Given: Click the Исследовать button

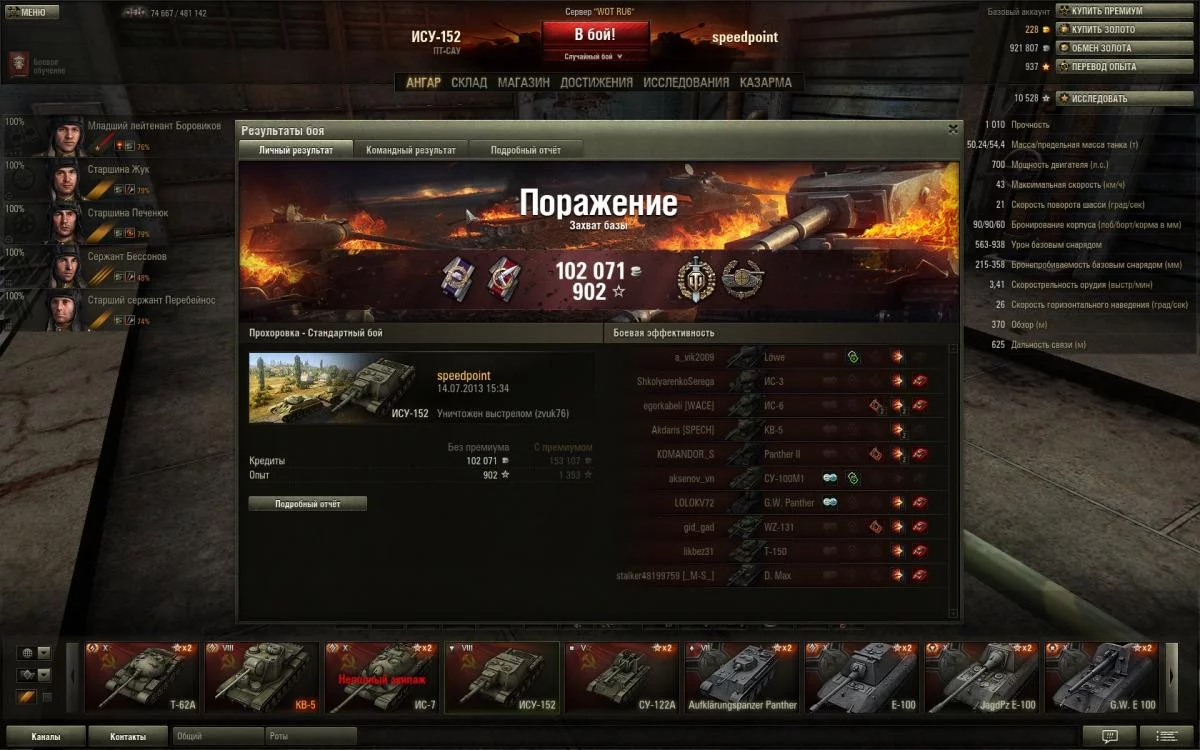Looking at the screenshot, I should (x=1100, y=99).
